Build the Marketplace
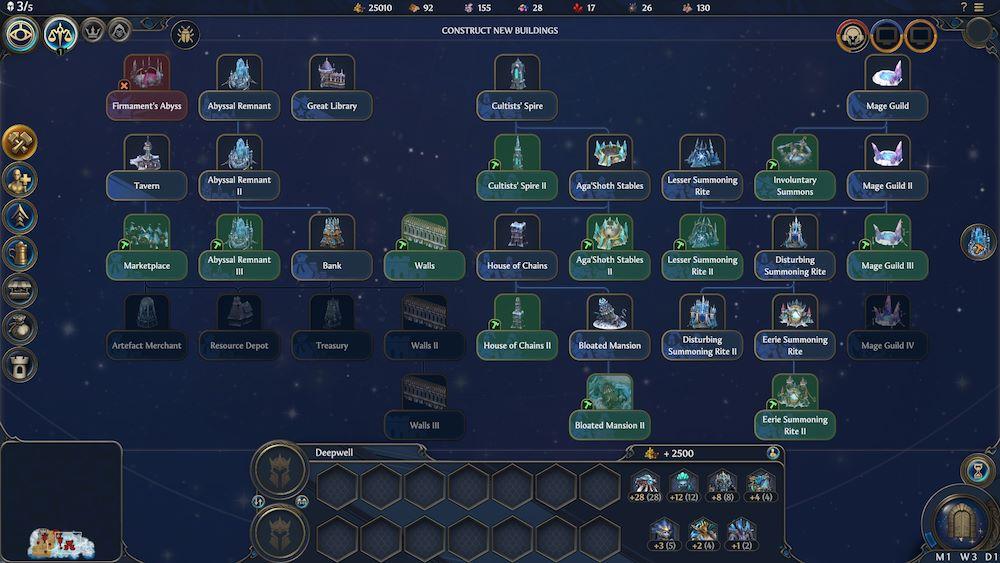Viewport: 1000px width, 563px height. pyautogui.click(x=147, y=265)
